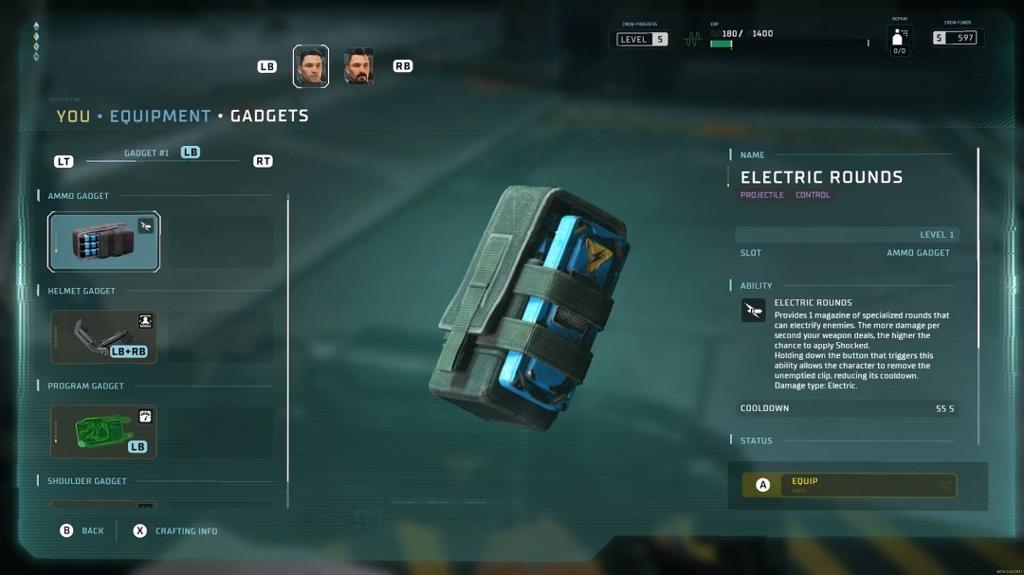The height and width of the screenshot is (575, 1024).
Task: Return to the You breadcrumb
Action: click(x=73, y=116)
